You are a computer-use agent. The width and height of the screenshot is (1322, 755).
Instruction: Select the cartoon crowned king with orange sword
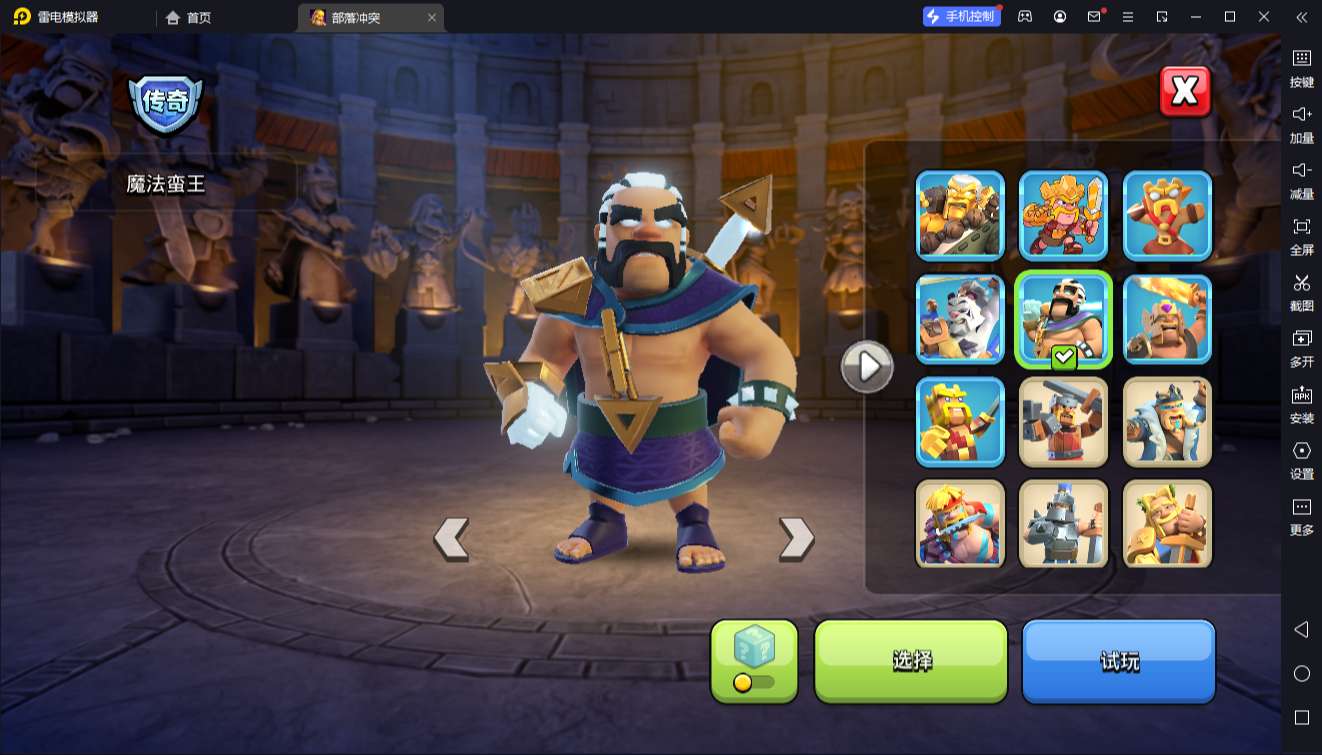tap(1063, 215)
